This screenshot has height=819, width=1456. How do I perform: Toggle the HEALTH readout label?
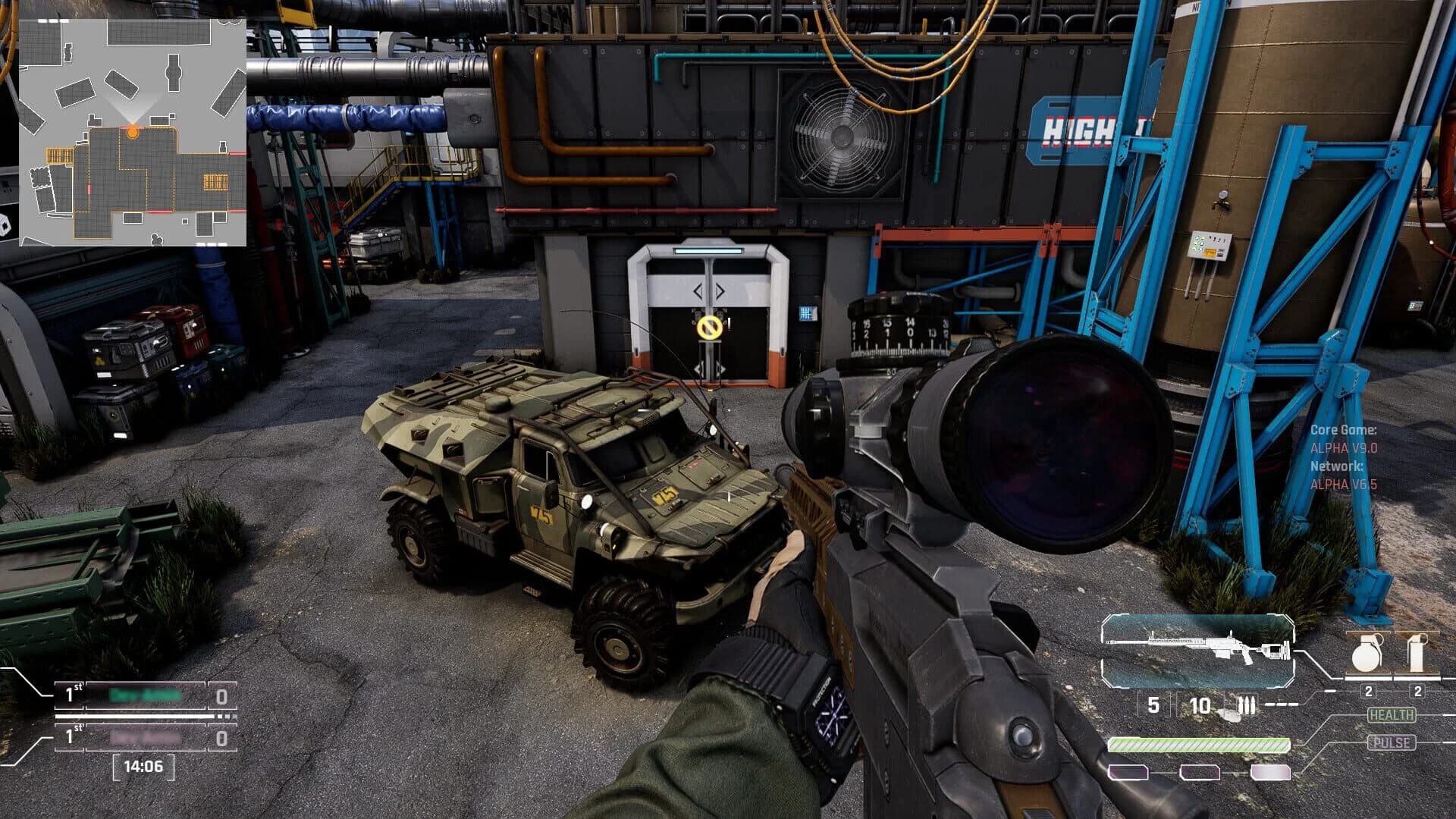pos(1392,714)
